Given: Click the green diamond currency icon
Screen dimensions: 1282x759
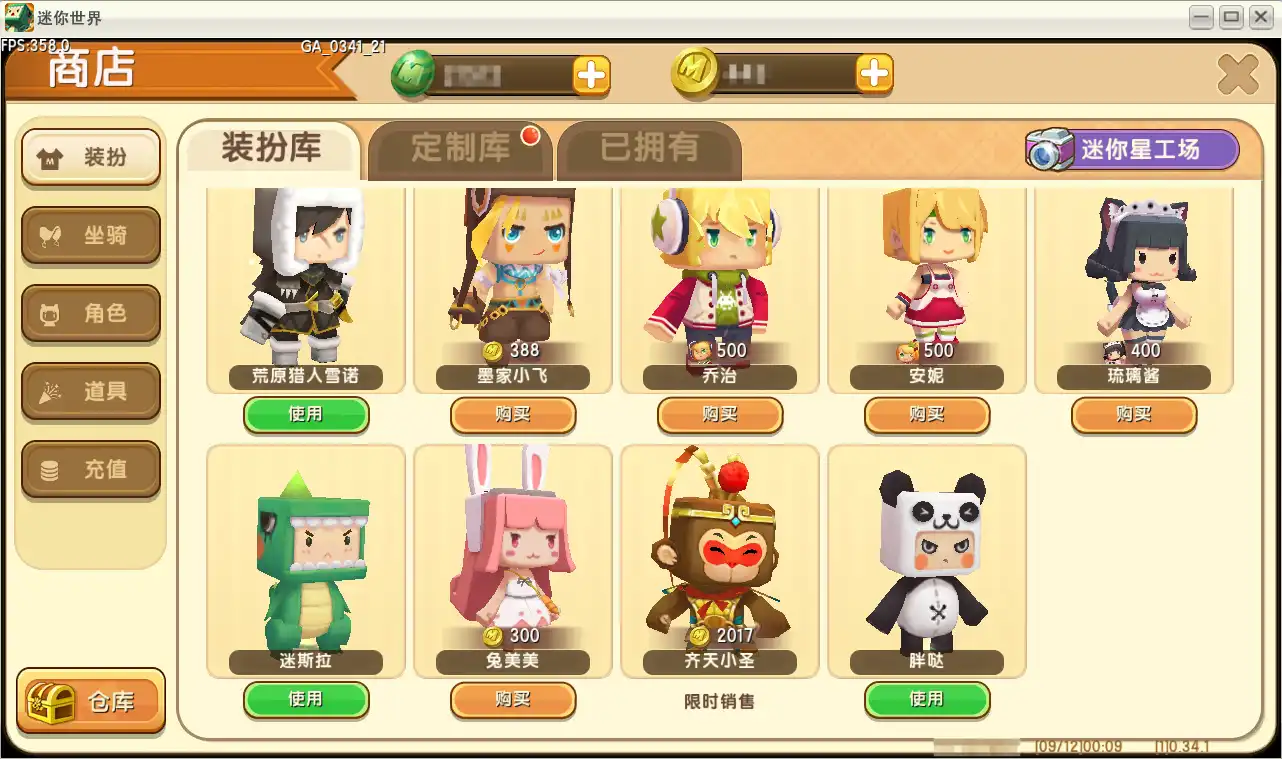Looking at the screenshot, I should coord(424,74).
